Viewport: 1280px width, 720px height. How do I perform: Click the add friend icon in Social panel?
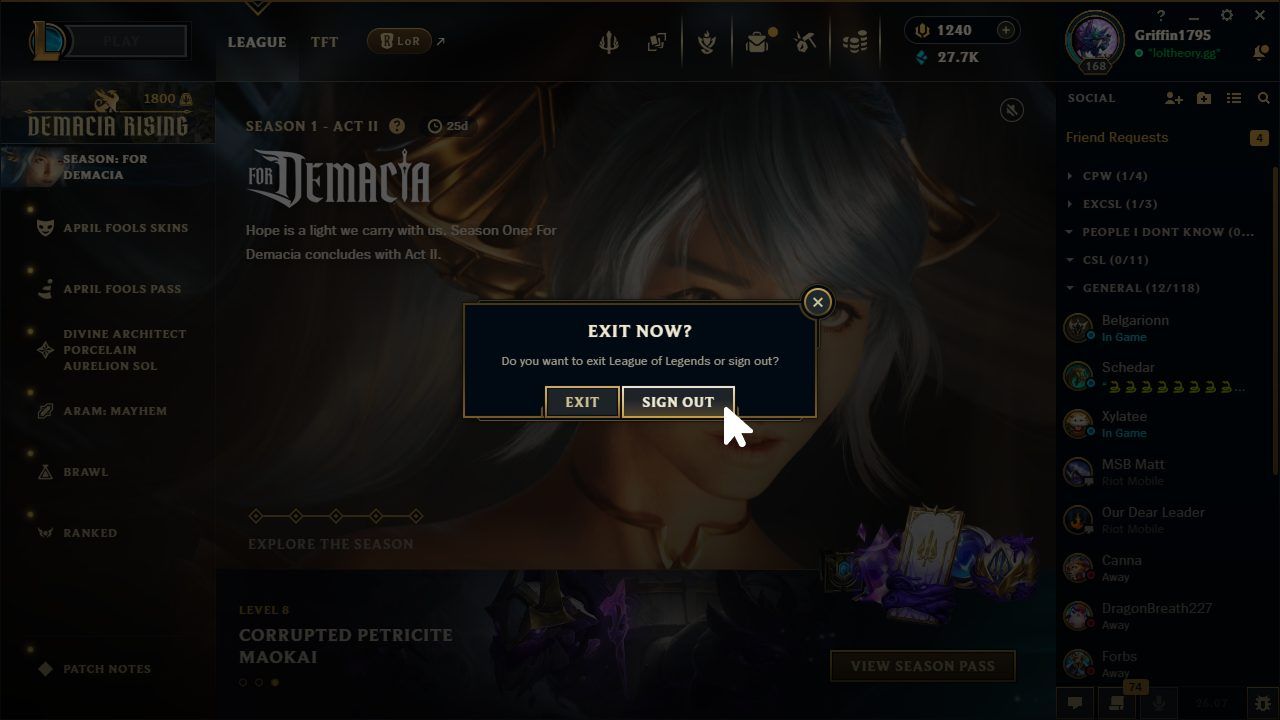tap(1171, 98)
